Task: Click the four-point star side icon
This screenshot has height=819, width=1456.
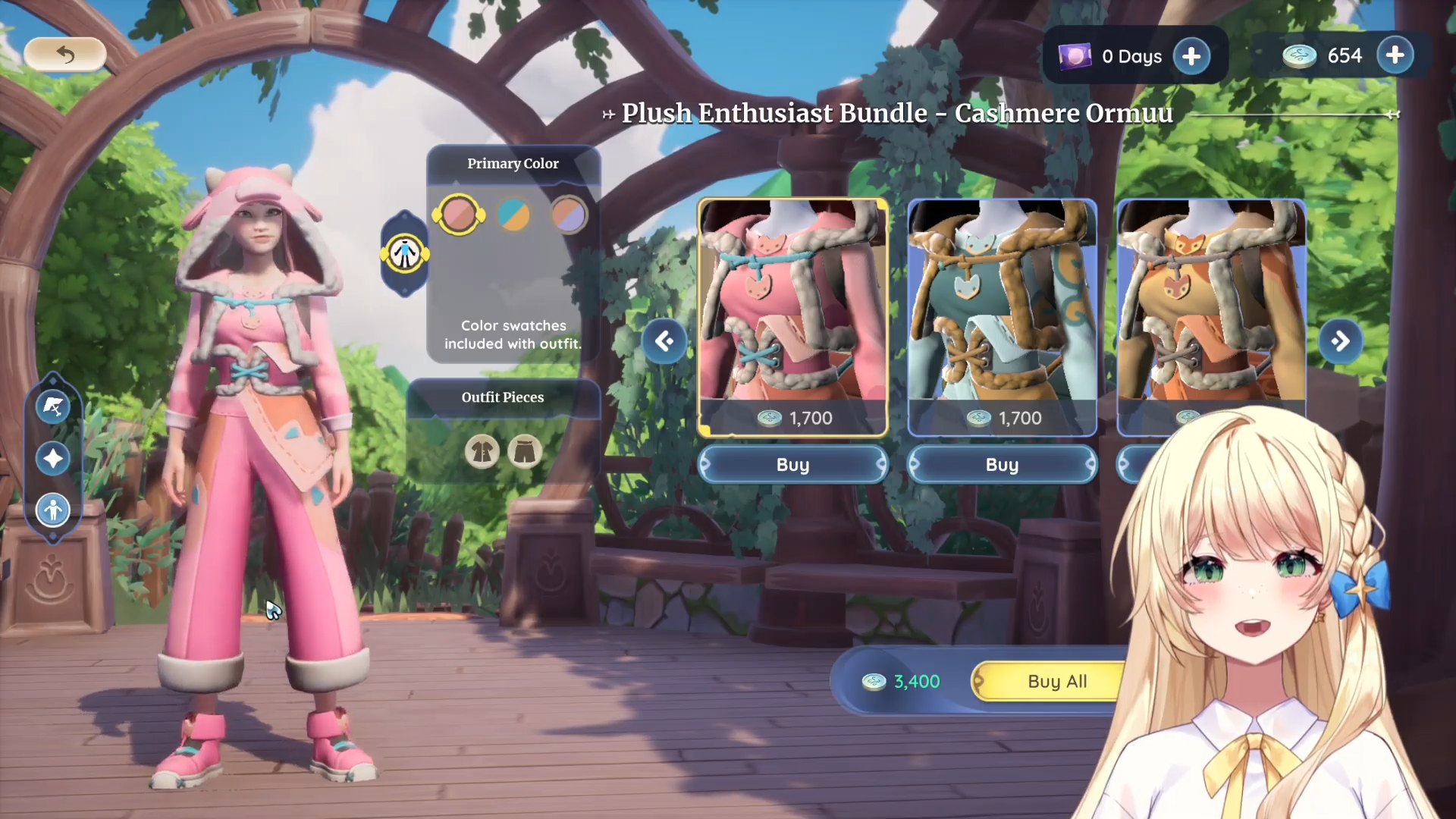Action: click(53, 459)
